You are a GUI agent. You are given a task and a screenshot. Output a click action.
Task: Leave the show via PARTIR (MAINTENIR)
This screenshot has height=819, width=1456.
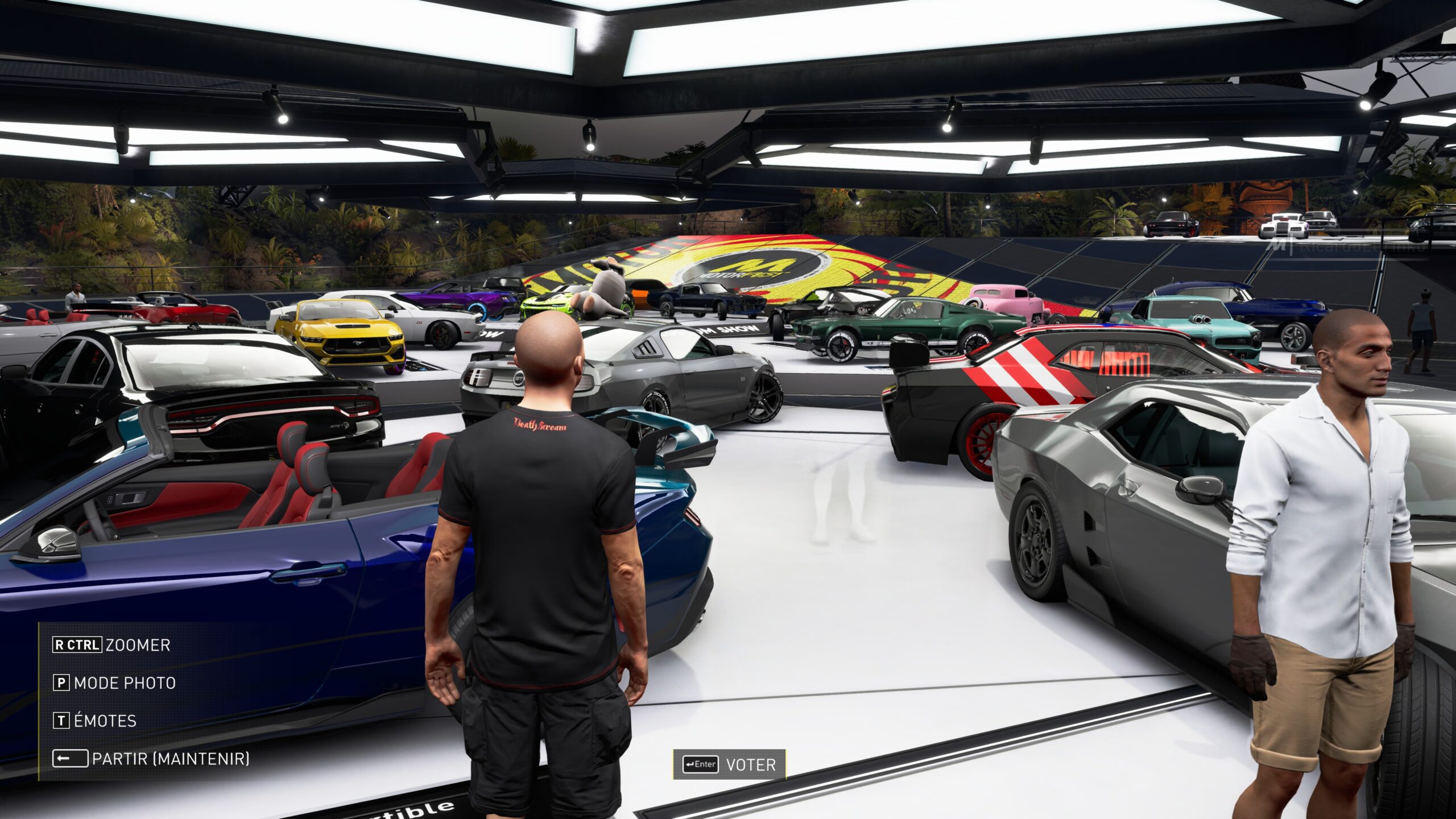pos(151,759)
